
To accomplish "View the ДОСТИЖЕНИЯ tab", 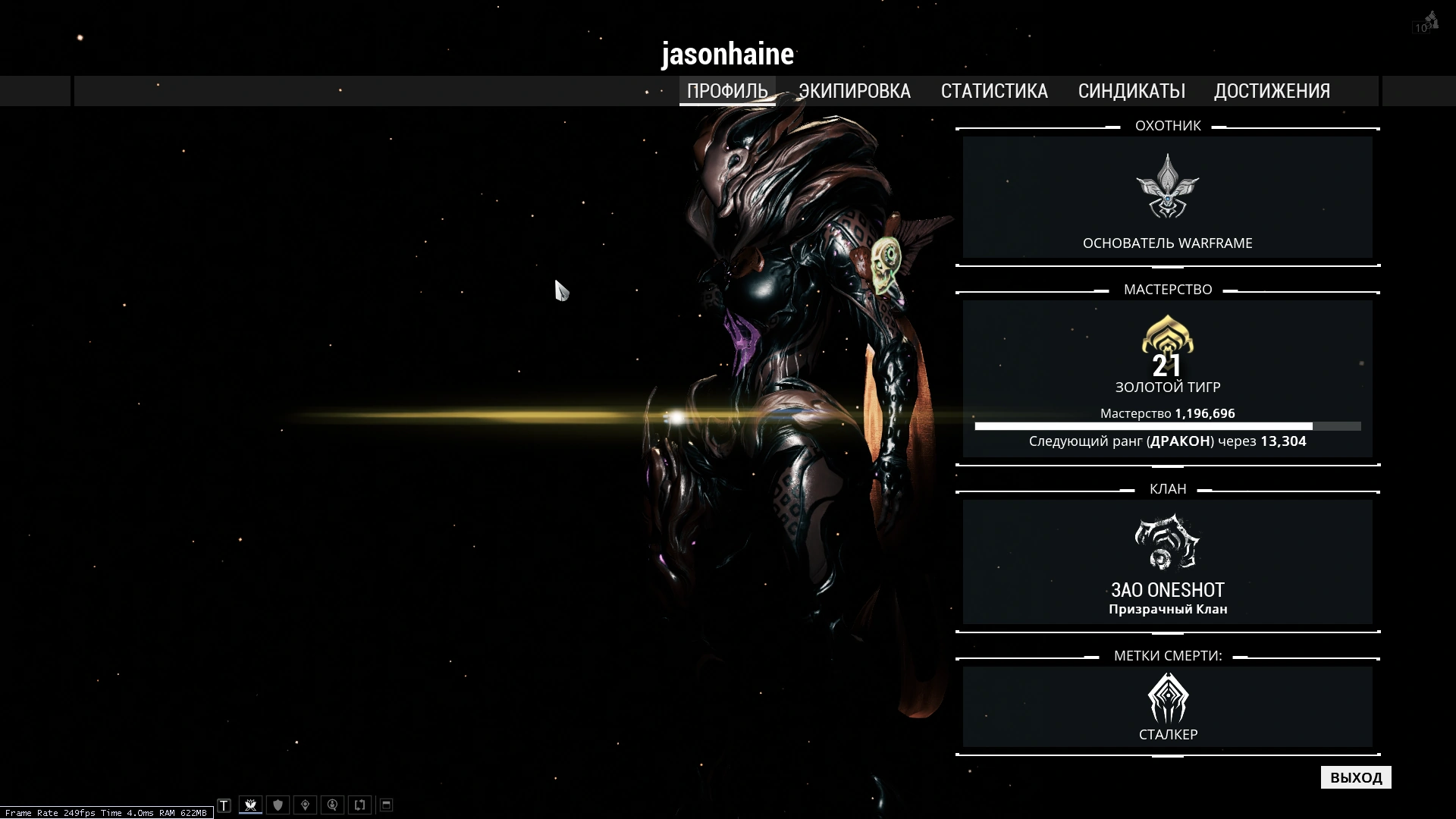I will pyautogui.click(x=1272, y=91).
